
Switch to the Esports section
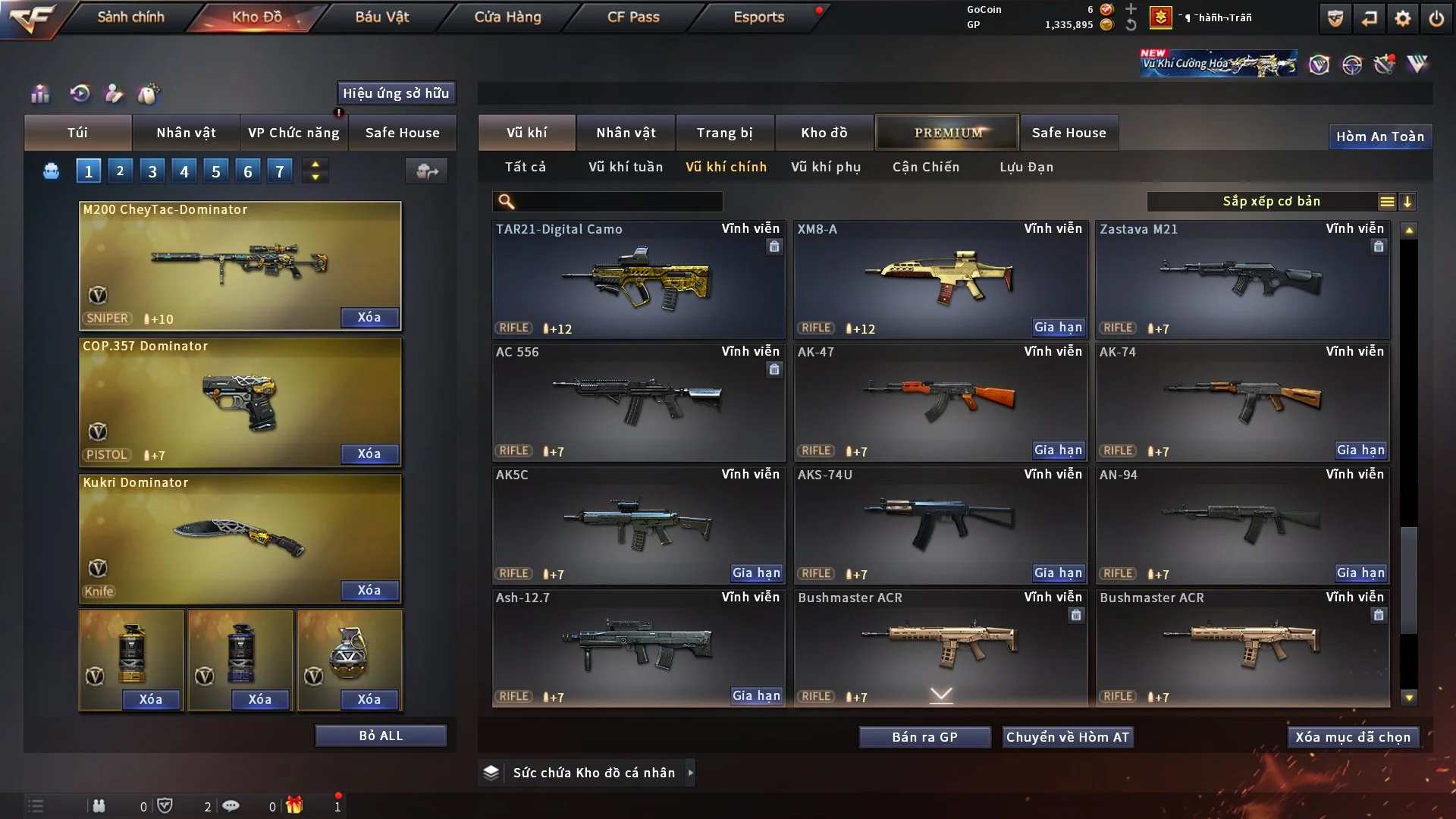pos(758,17)
